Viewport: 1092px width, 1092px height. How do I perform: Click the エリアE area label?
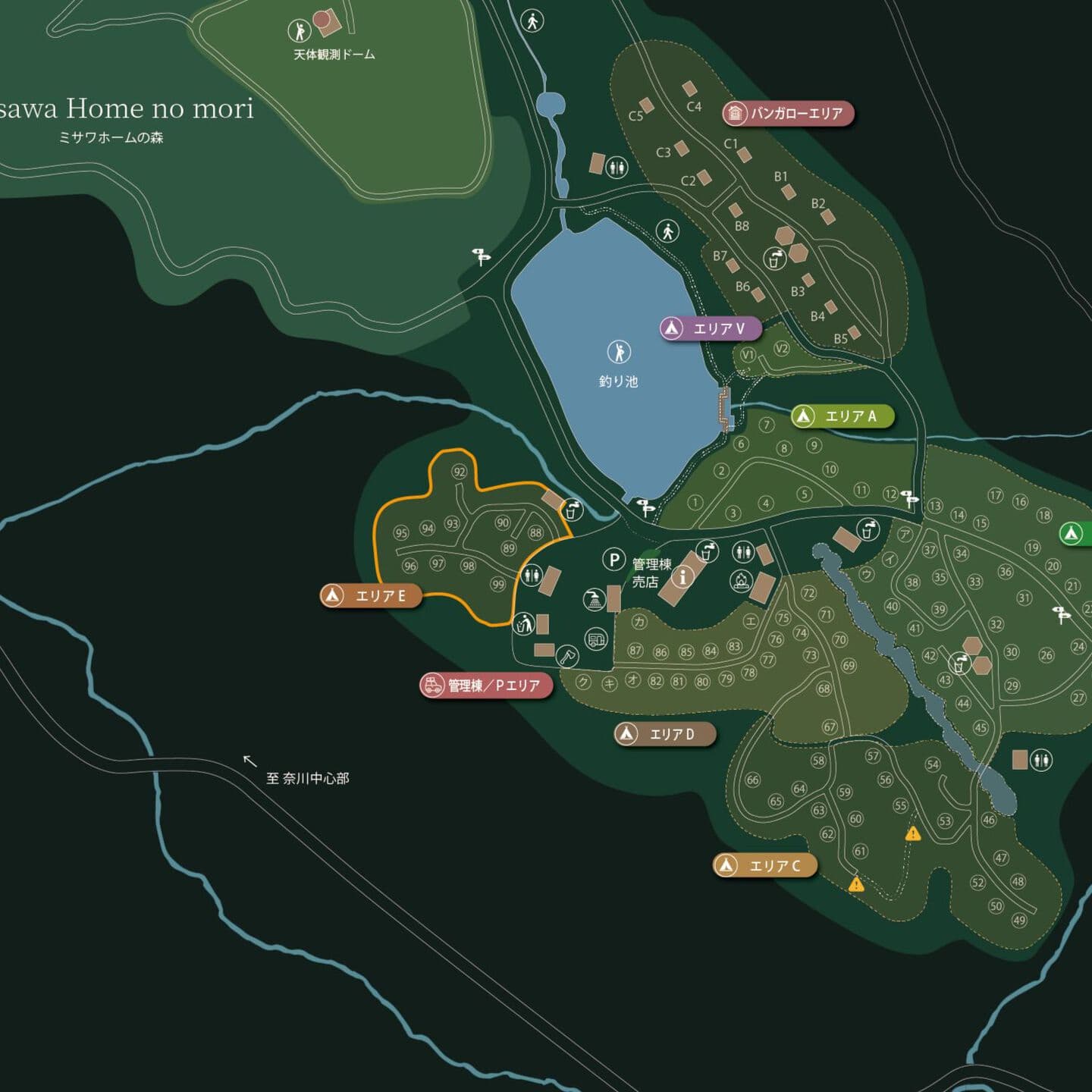click(x=372, y=596)
